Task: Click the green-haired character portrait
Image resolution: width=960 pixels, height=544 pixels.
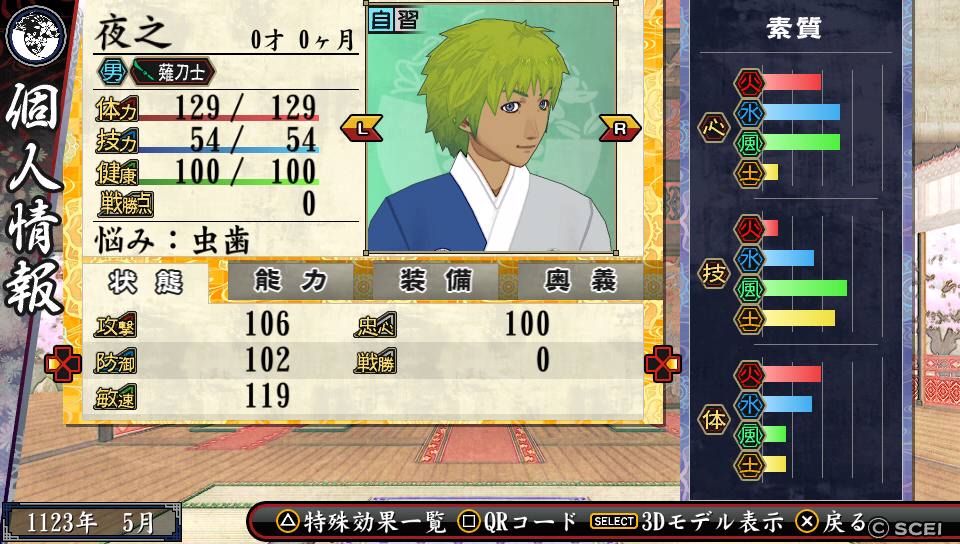Action: [490, 128]
